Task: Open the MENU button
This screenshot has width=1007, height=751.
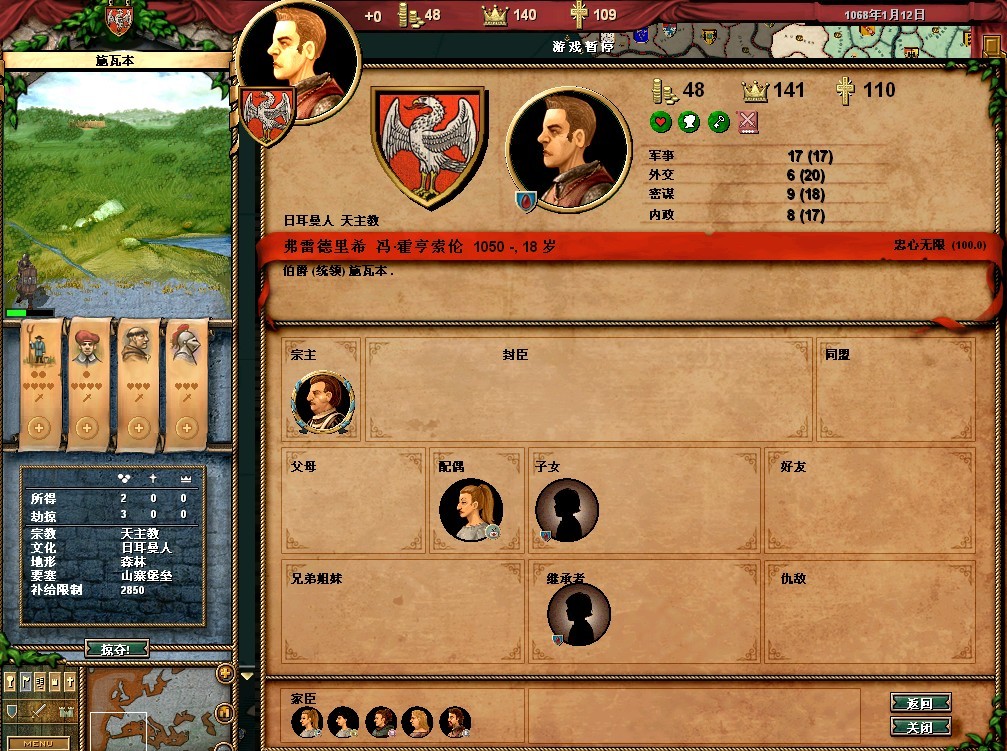Action: pos(38,743)
